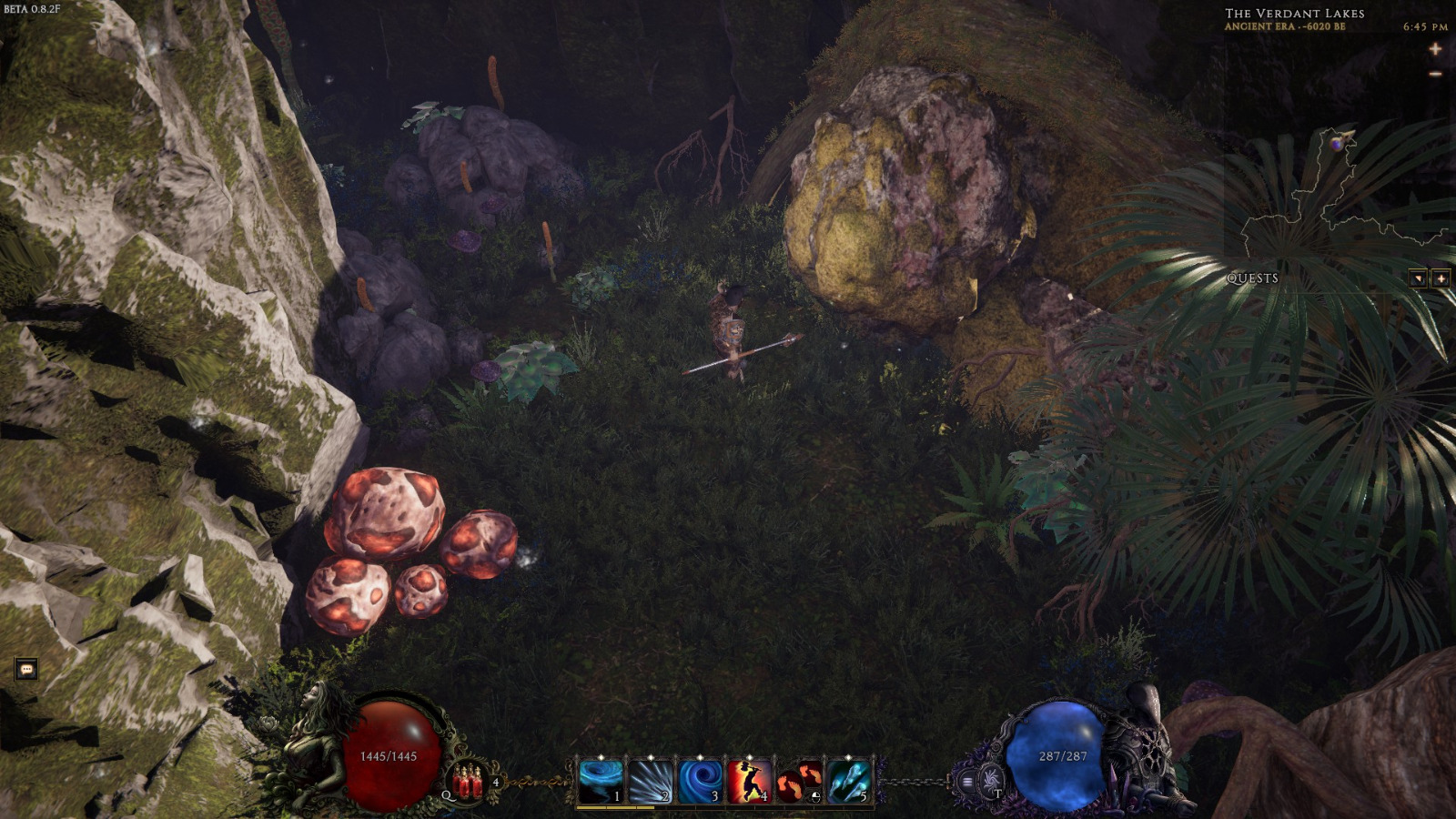The width and height of the screenshot is (1456, 819).
Task: Open the QUESTS tracker label
Action: point(1254,279)
